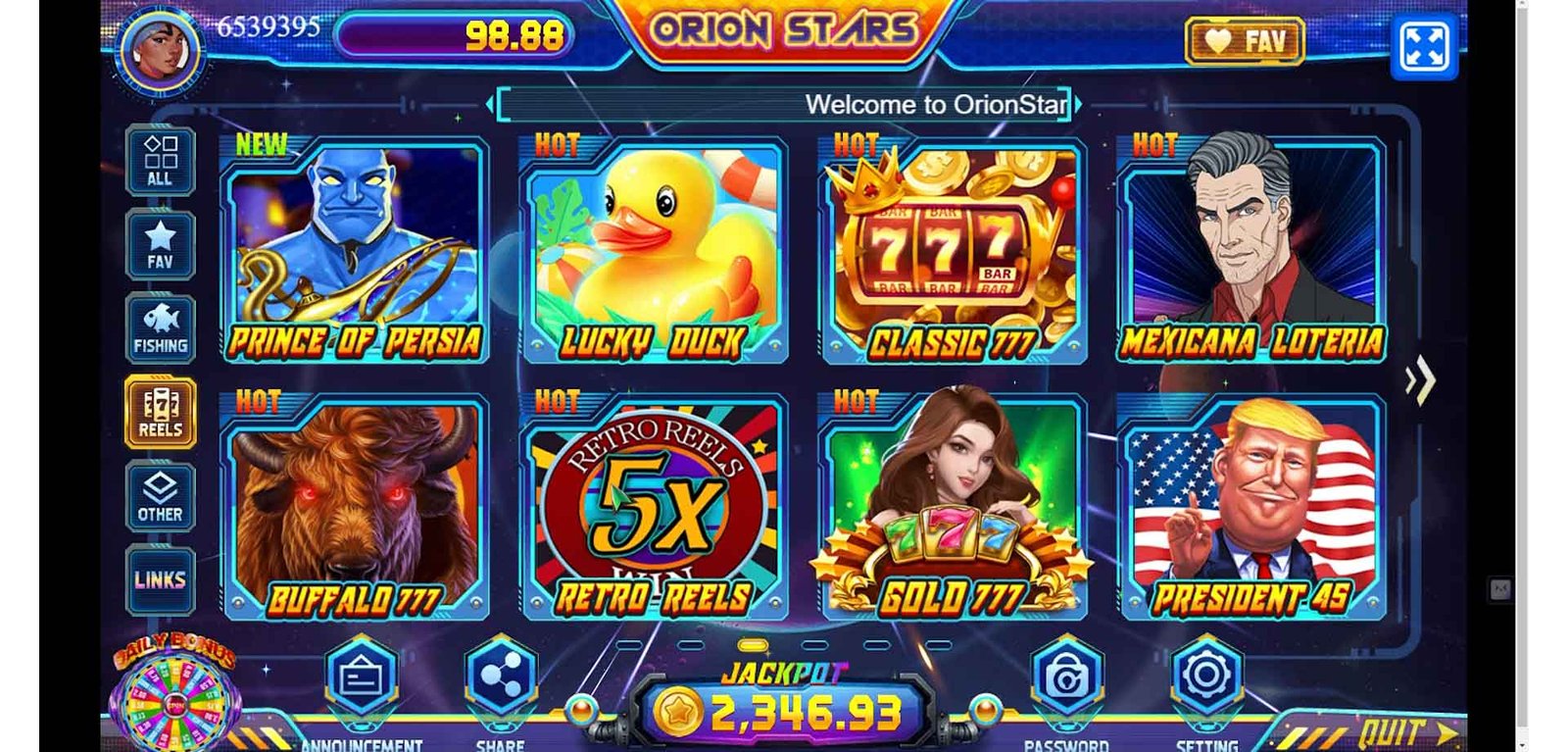Switch to the ALL games category
This screenshot has width=1568, height=752.
160,160
